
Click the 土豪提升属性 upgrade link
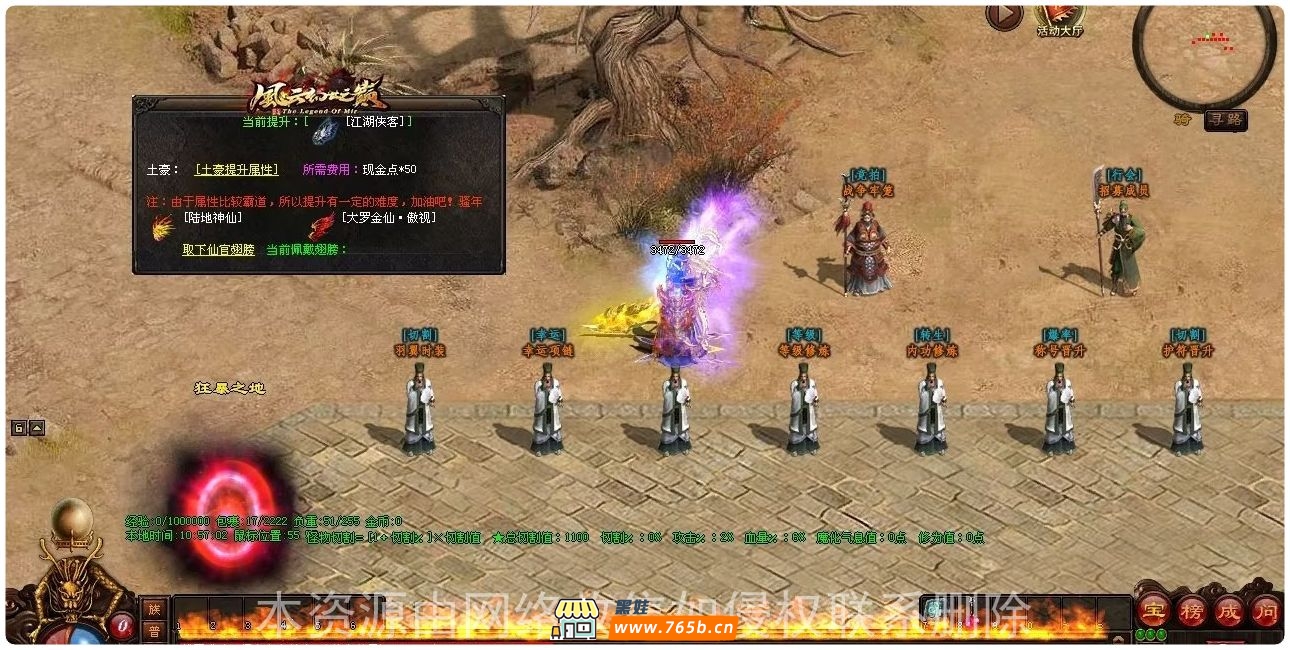coord(237,170)
